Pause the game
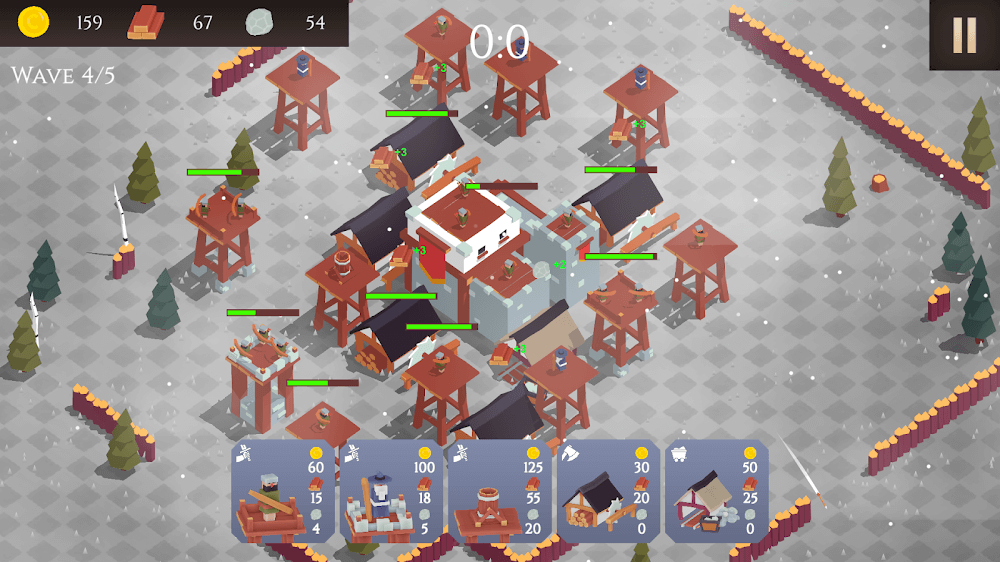 point(964,35)
